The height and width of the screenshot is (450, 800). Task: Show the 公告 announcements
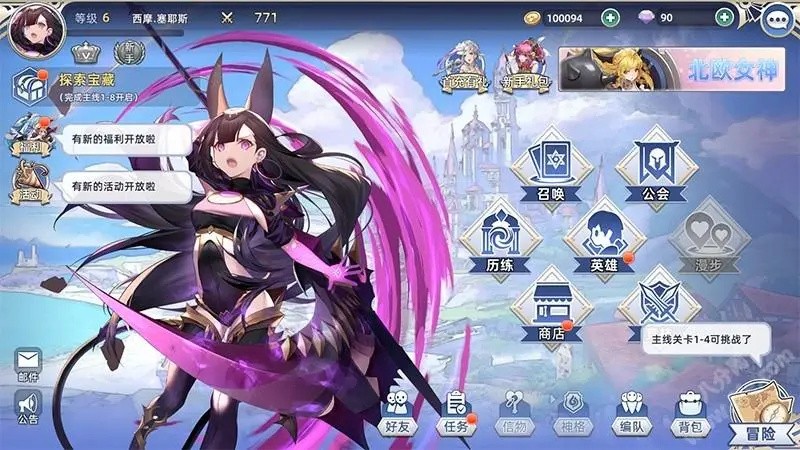[28, 408]
